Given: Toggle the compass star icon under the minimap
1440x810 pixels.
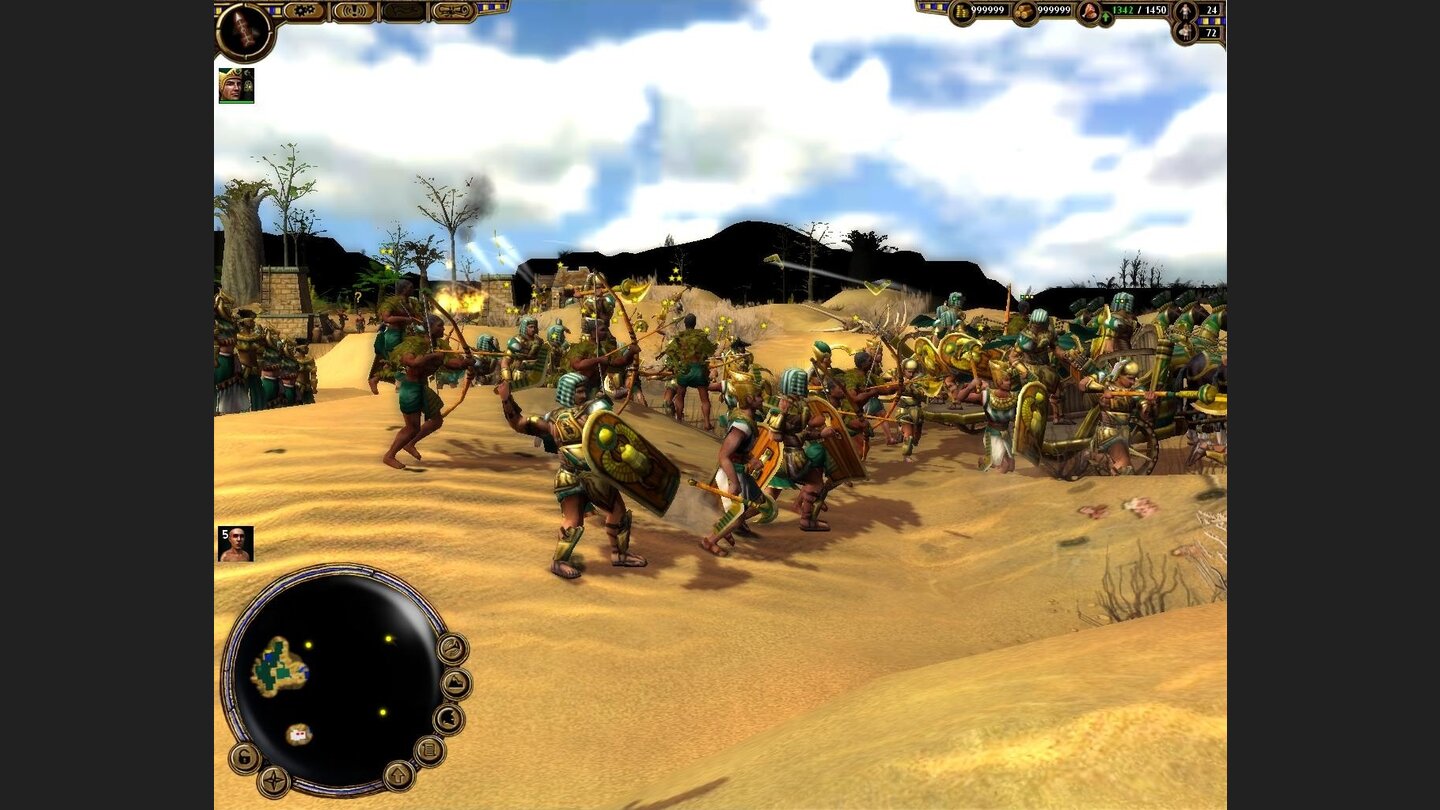Looking at the screenshot, I should (273, 781).
